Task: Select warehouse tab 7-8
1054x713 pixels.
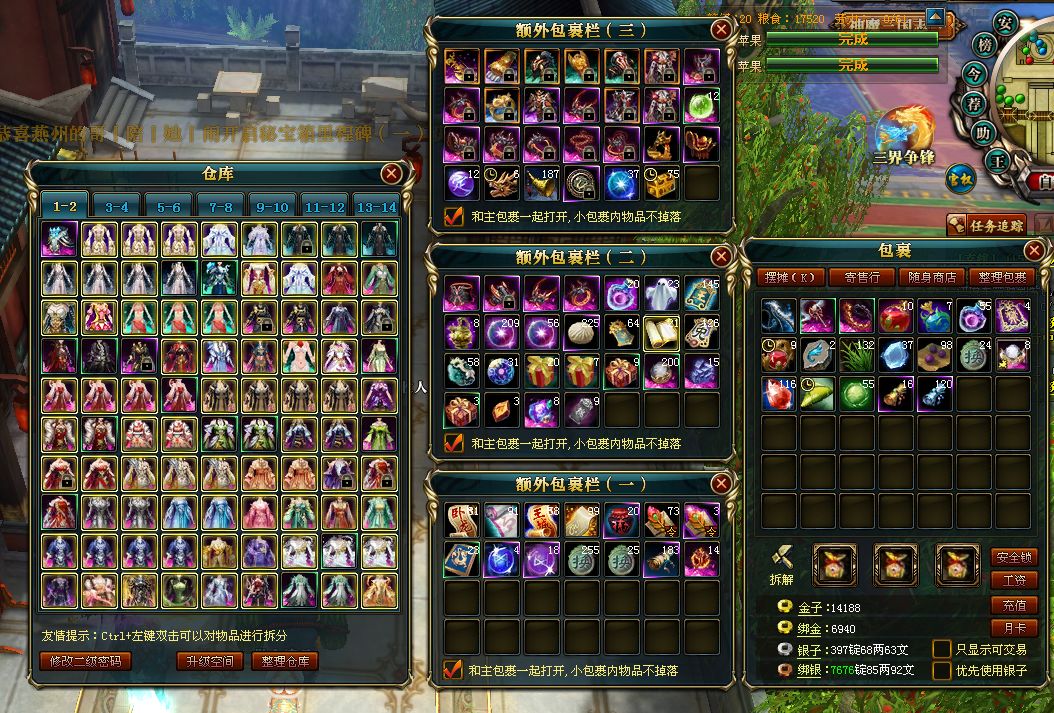Action: coord(221,206)
